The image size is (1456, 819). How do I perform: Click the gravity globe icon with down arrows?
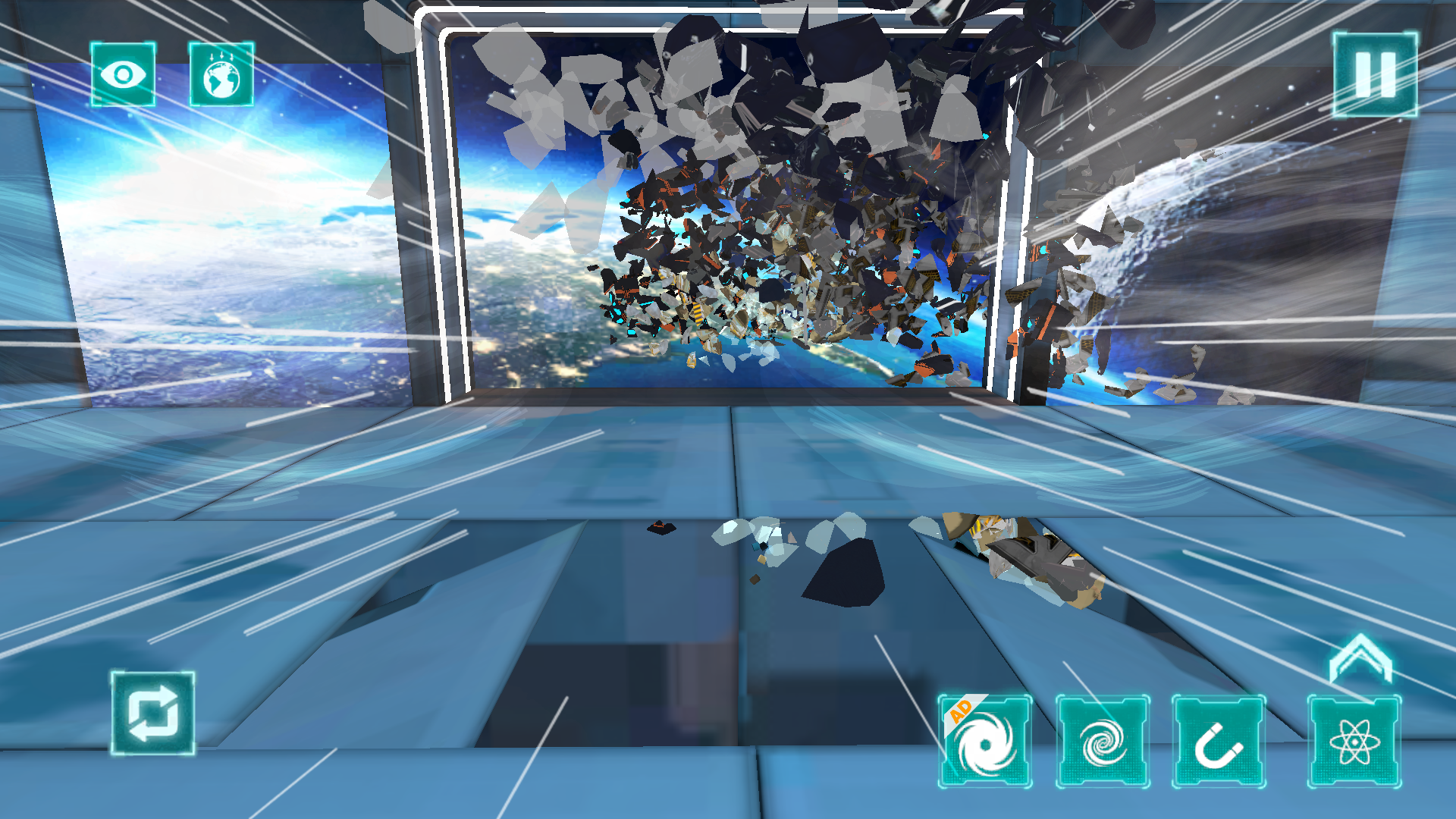(221, 76)
